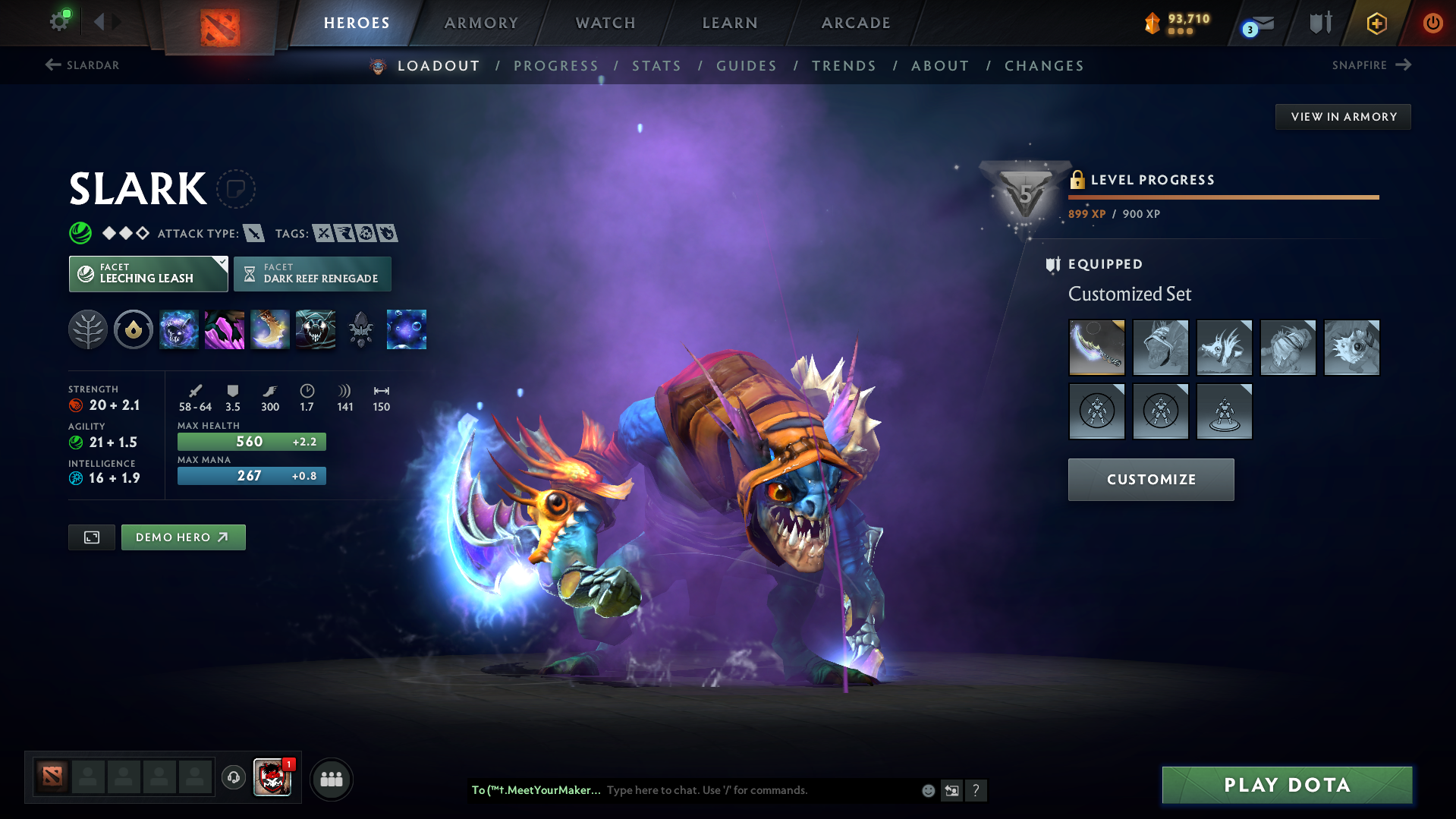Open the settings gear menu
This screenshot has height=819, width=1456.
tap(59, 21)
